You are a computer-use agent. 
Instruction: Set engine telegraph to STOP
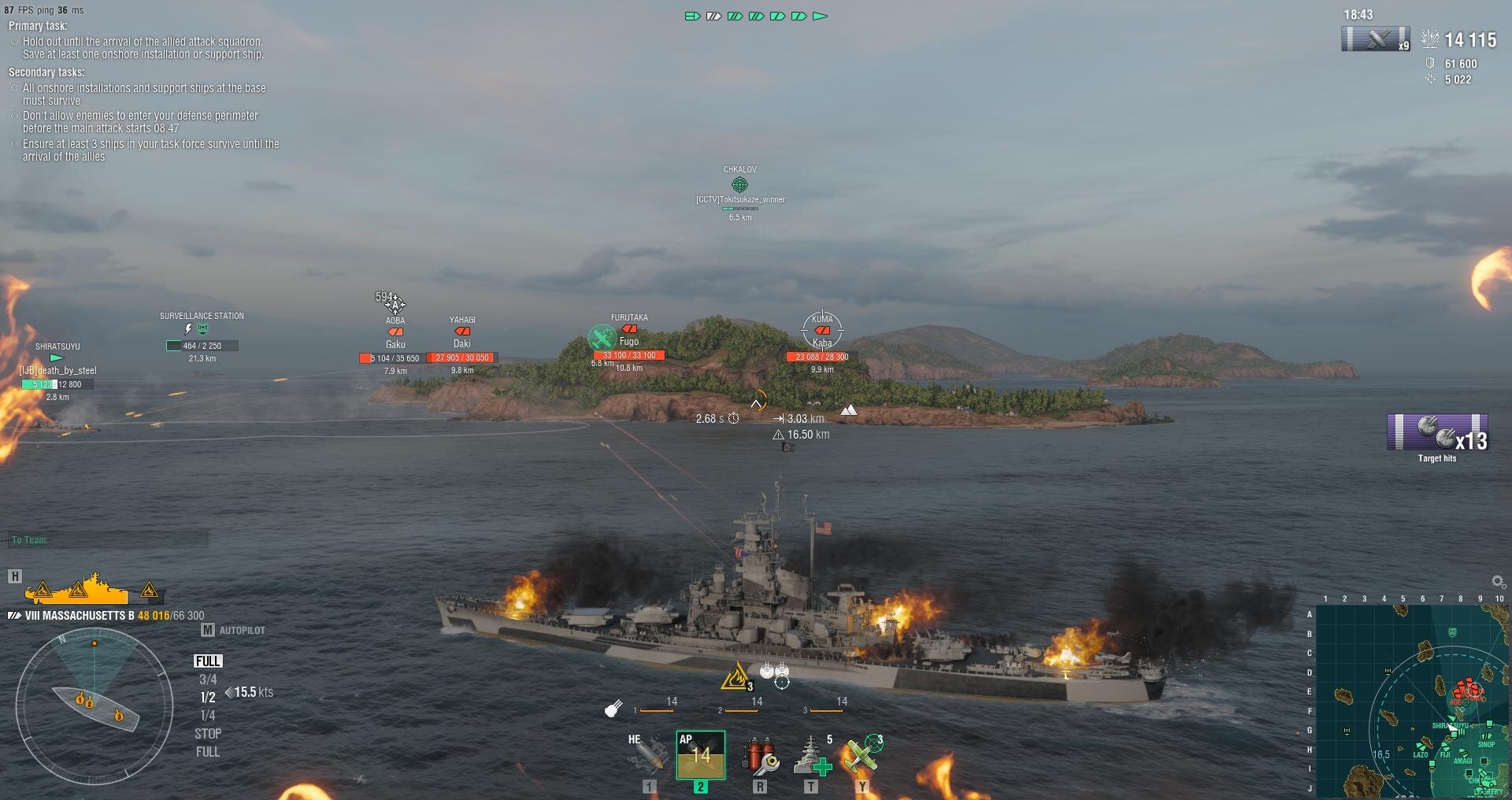point(208,733)
